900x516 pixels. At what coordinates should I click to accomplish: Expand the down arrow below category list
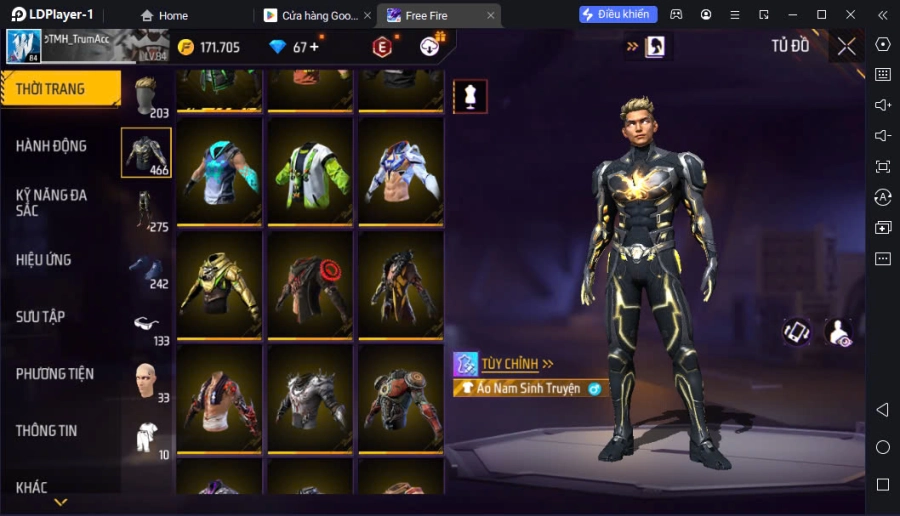point(61,502)
